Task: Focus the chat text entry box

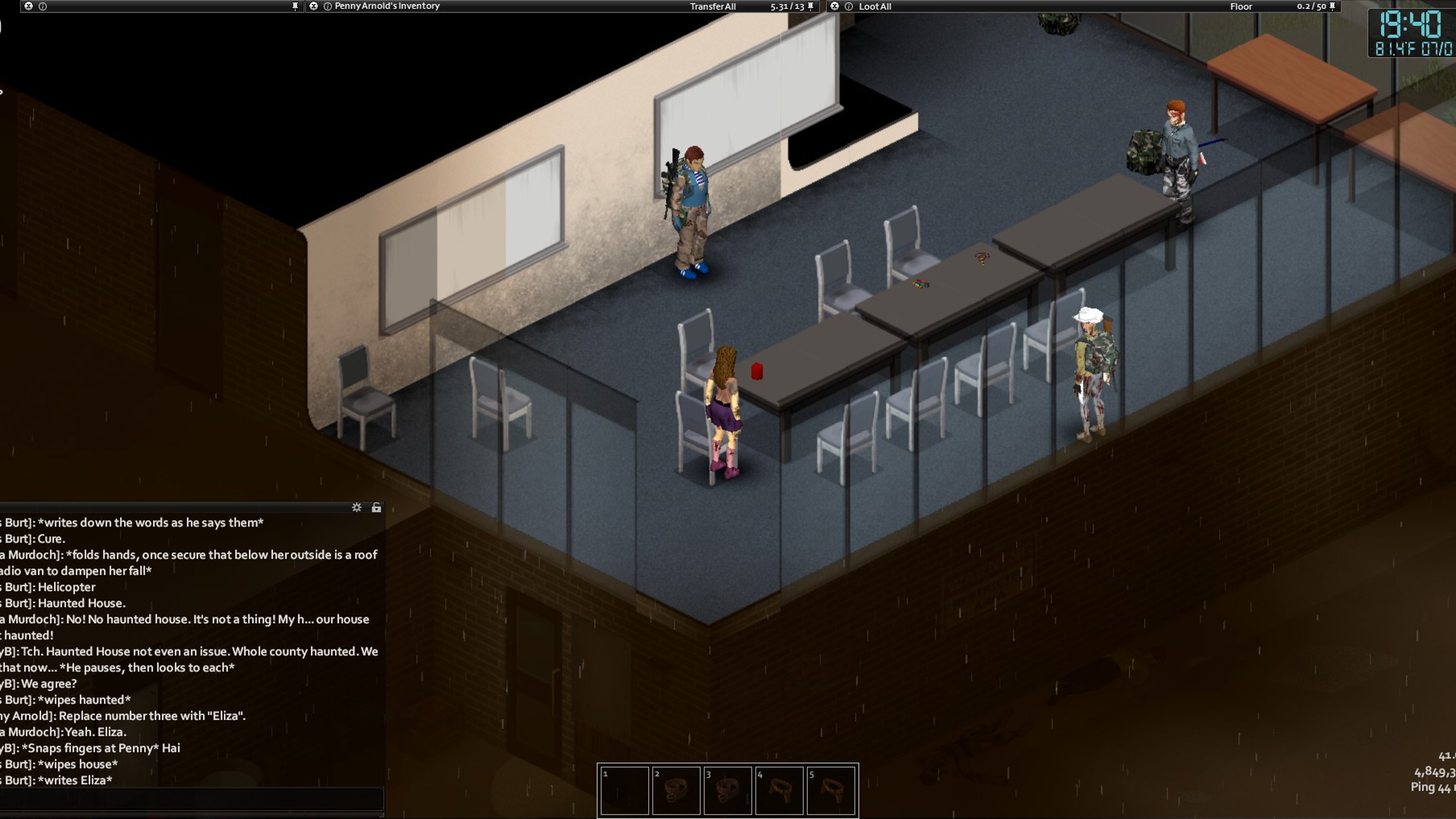Action: click(192, 799)
